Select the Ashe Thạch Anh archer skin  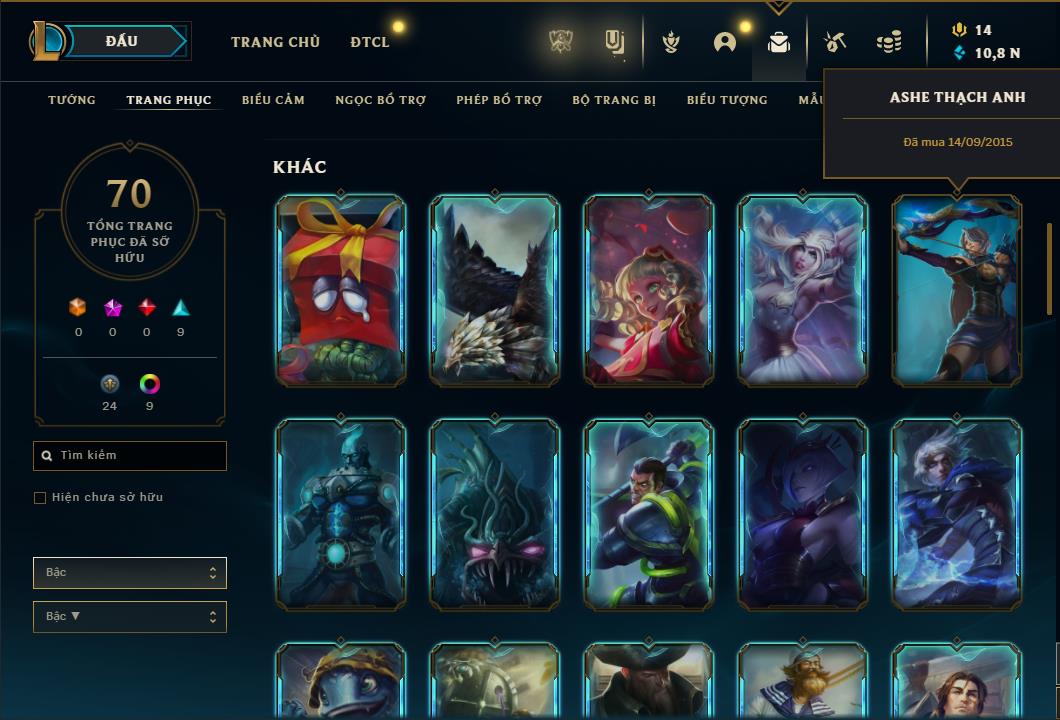[x=957, y=290]
